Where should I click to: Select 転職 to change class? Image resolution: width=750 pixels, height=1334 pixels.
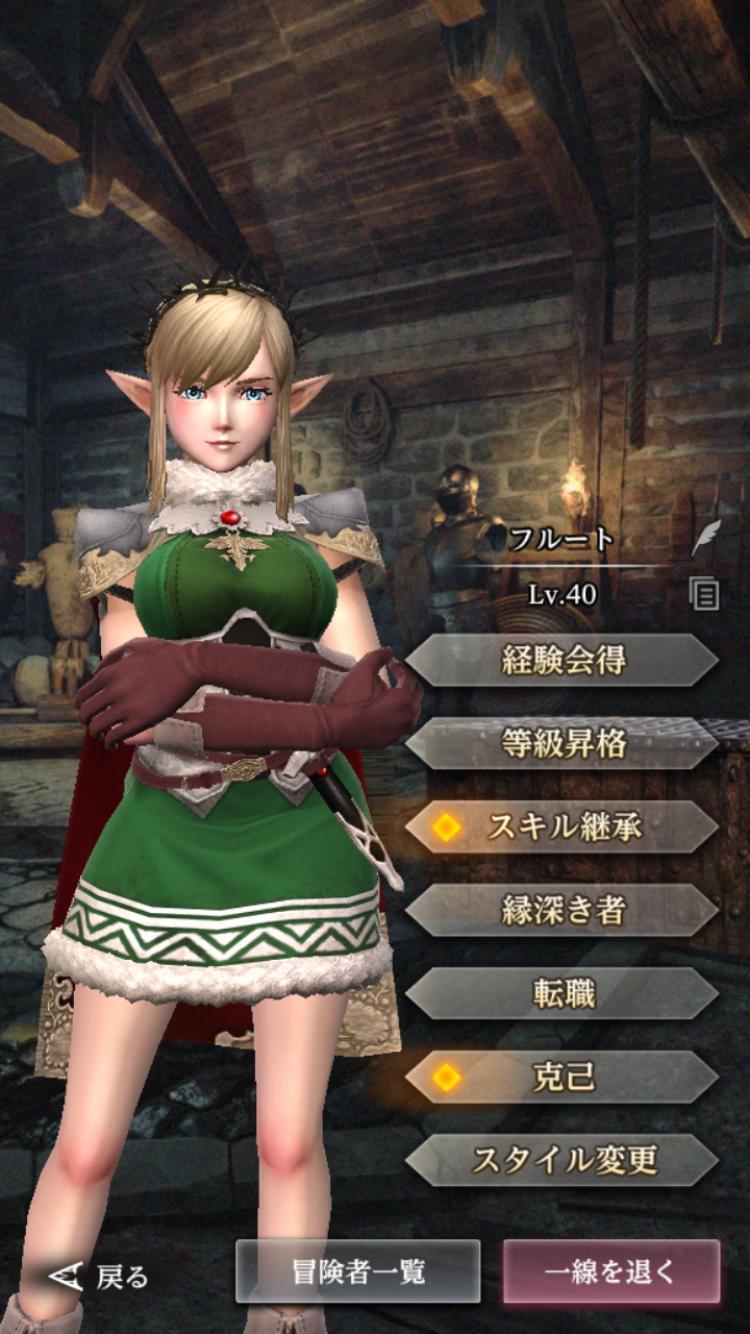tap(562, 993)
